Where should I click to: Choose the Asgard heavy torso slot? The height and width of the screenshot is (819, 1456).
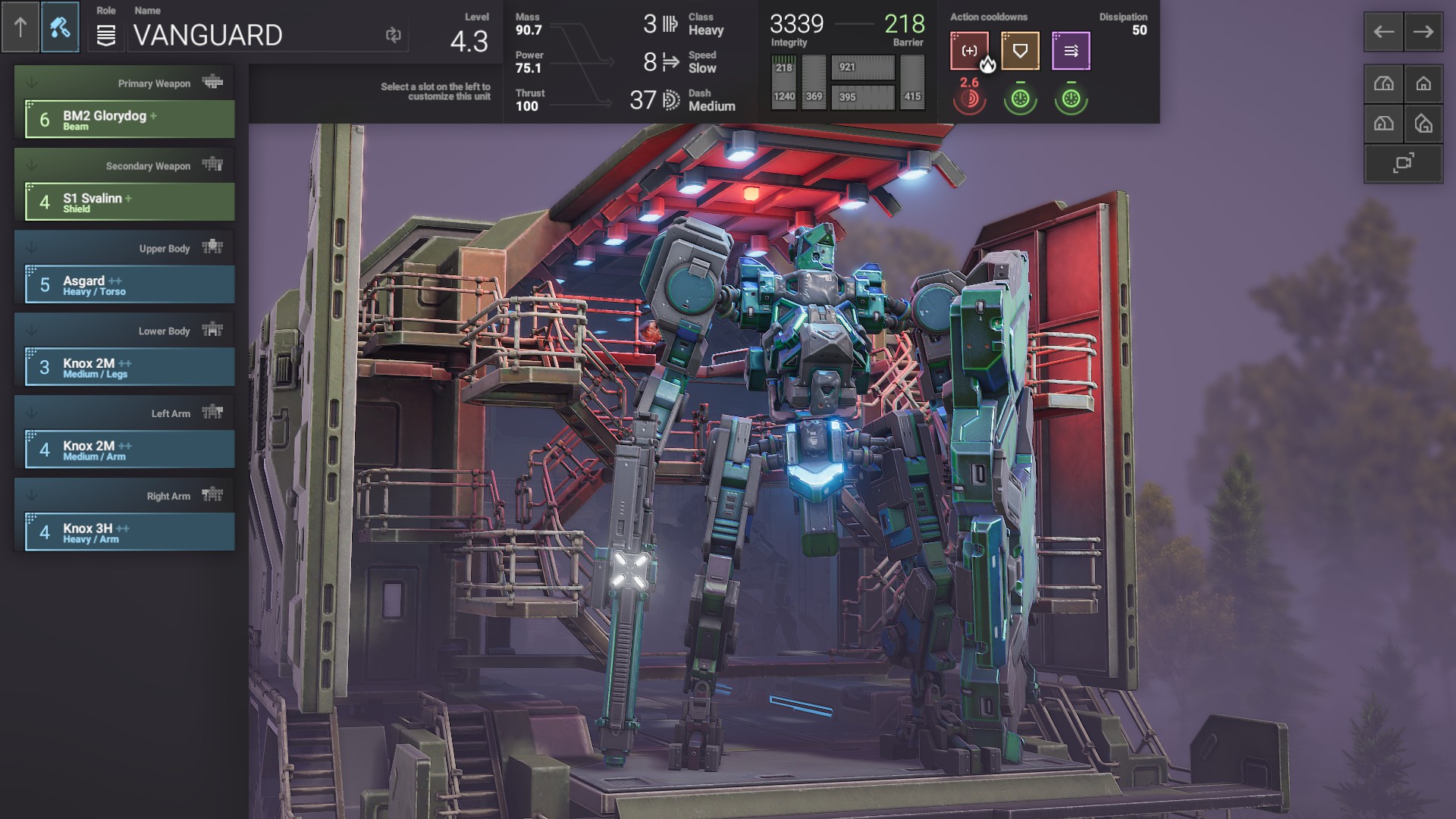(130, 285)
